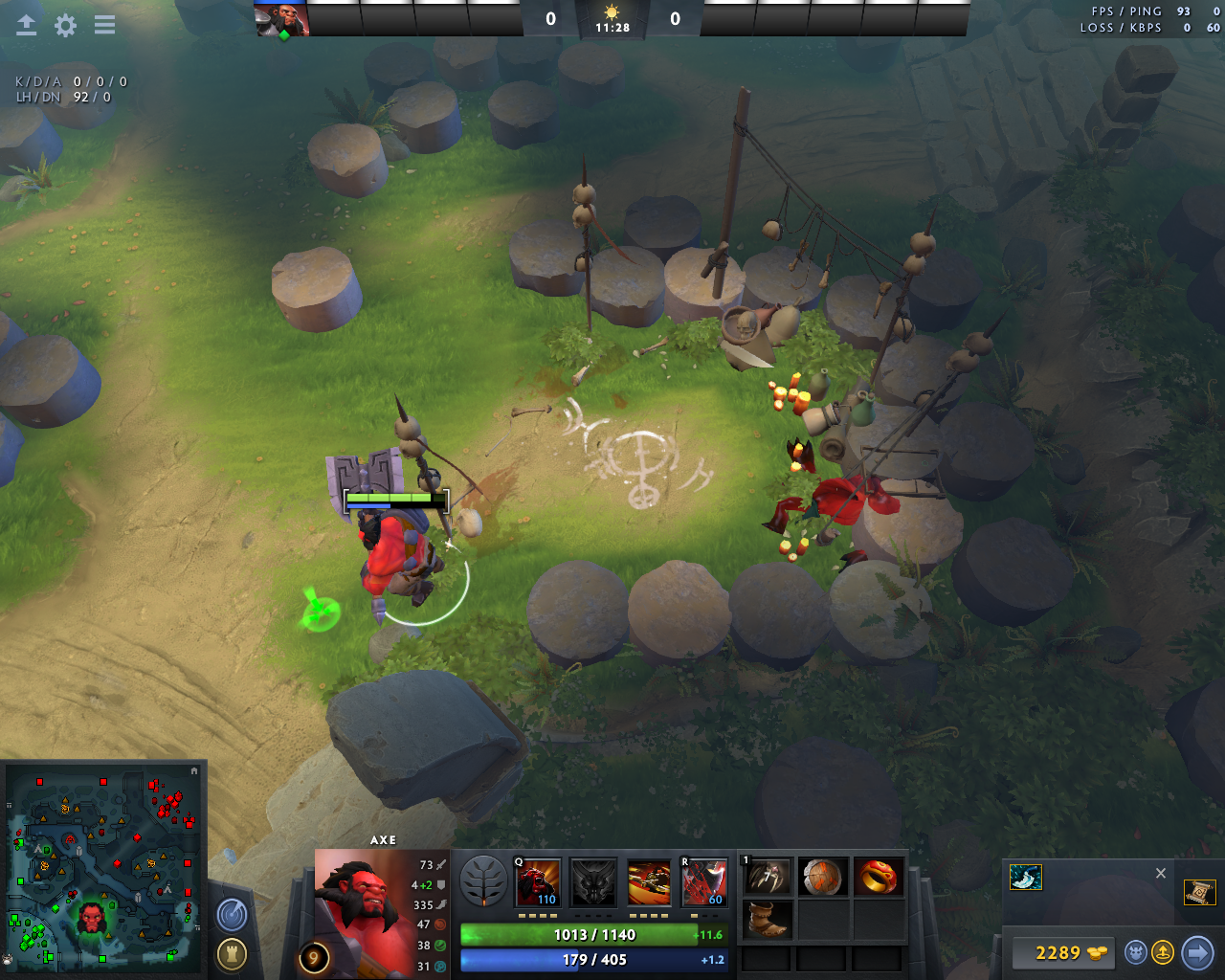The width and height of the screenshot is (1225, 980).
Task: Activate the Scan radar button
Action: (x=232, y=916)
